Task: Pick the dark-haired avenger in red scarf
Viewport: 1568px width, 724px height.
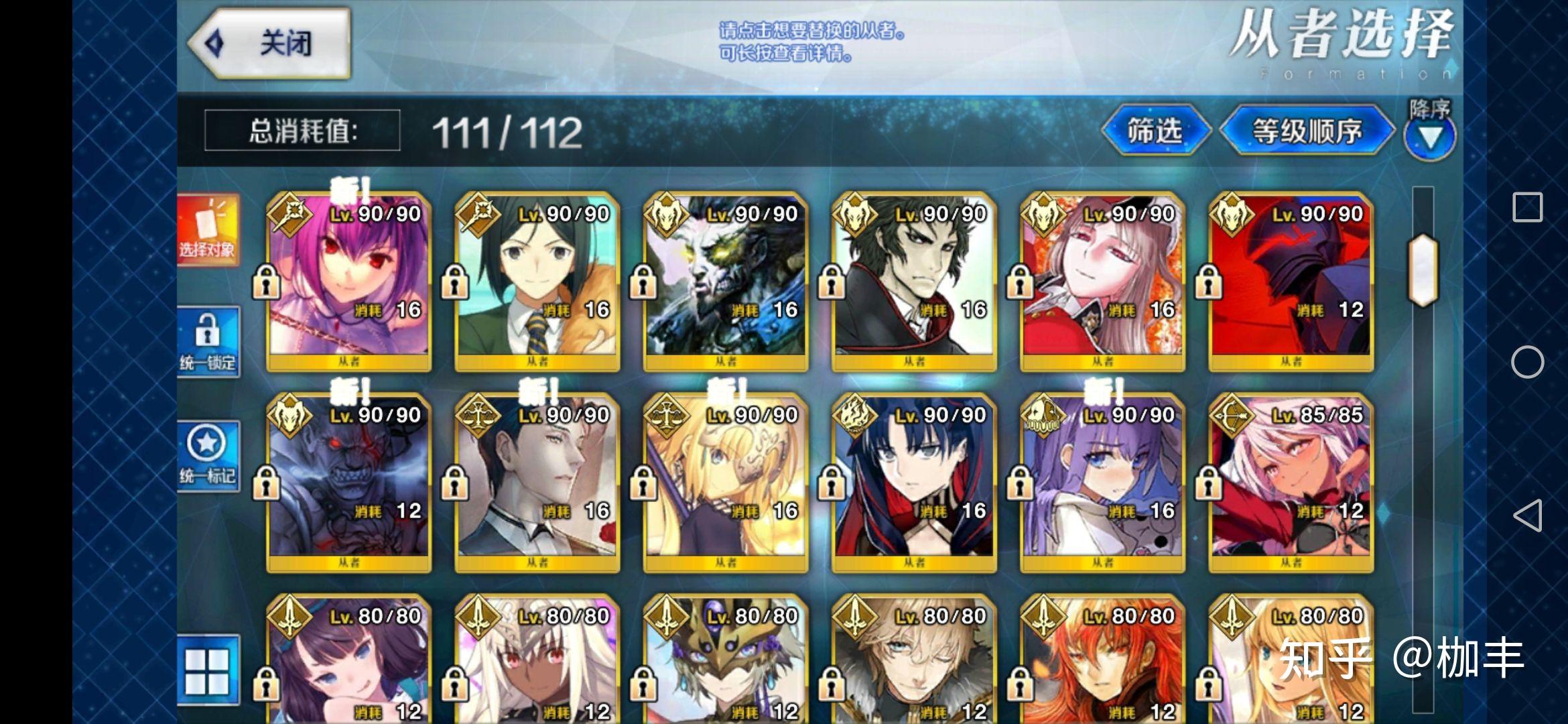Action: click(914, 483)
